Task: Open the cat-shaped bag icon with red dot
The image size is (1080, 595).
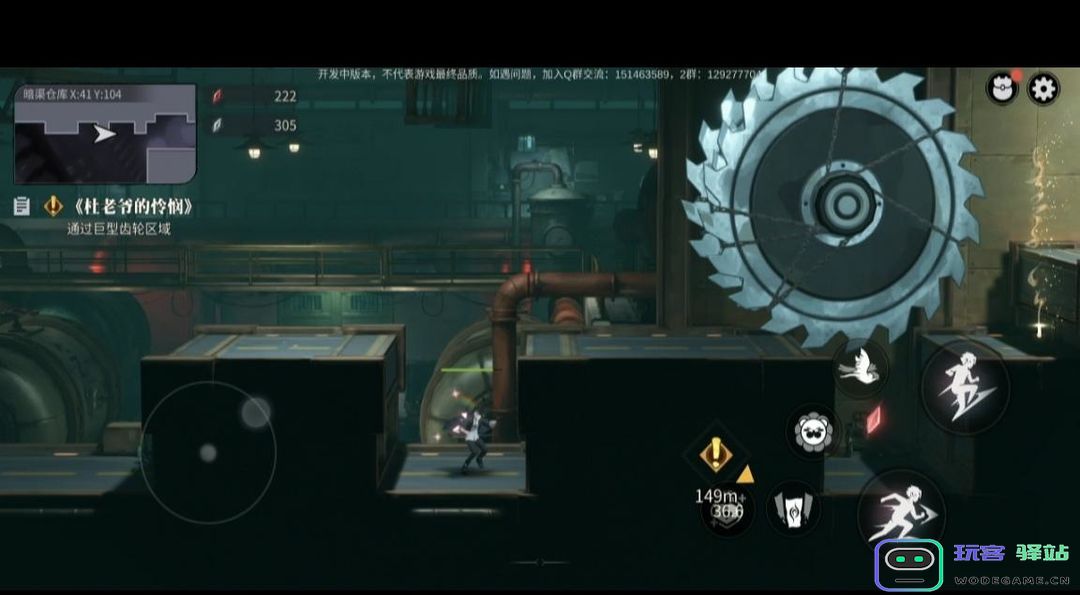Action: pyautogui.click(x=1001, y=89)
